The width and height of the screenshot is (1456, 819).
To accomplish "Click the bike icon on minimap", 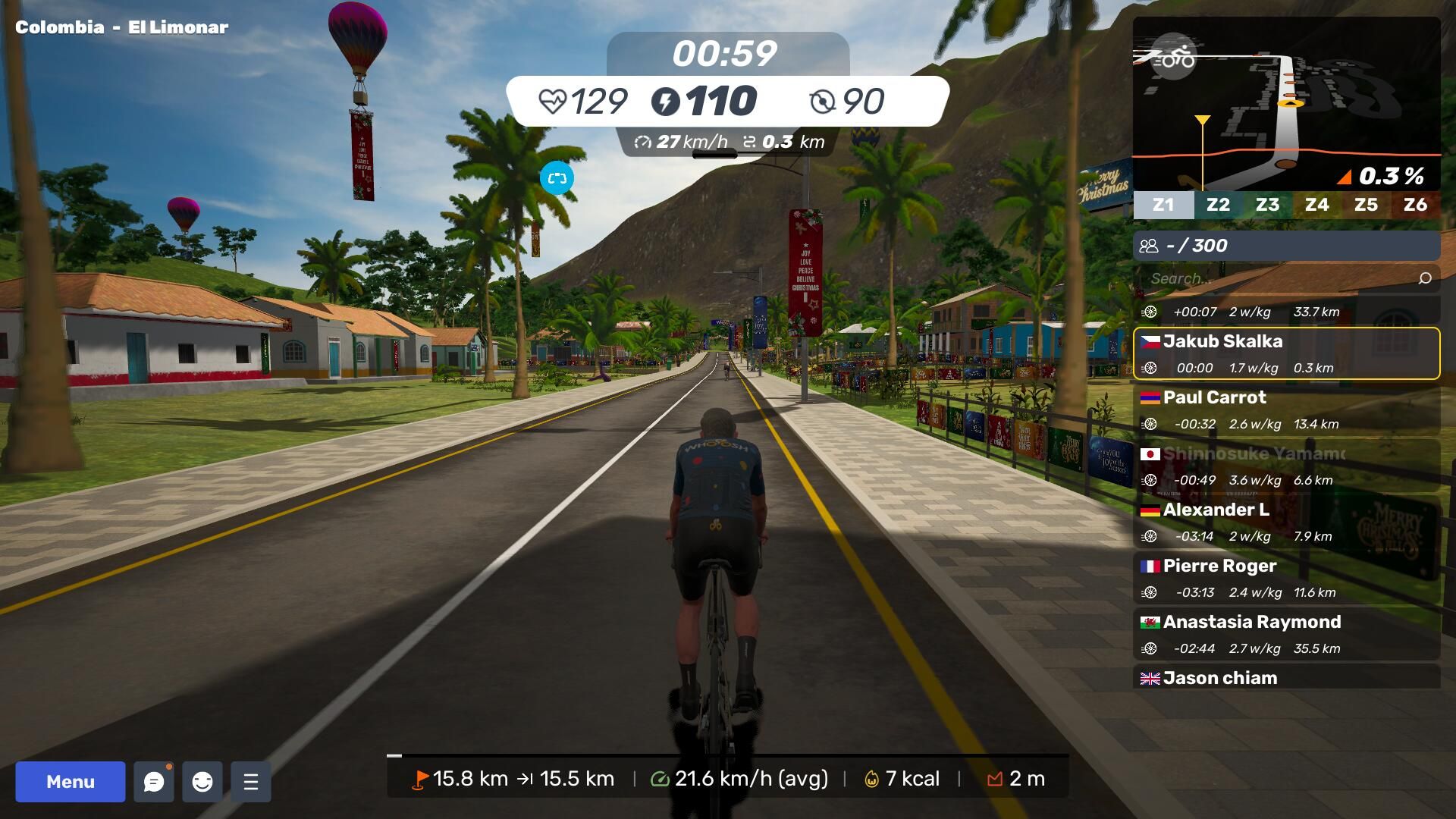I will [1174, 57].
